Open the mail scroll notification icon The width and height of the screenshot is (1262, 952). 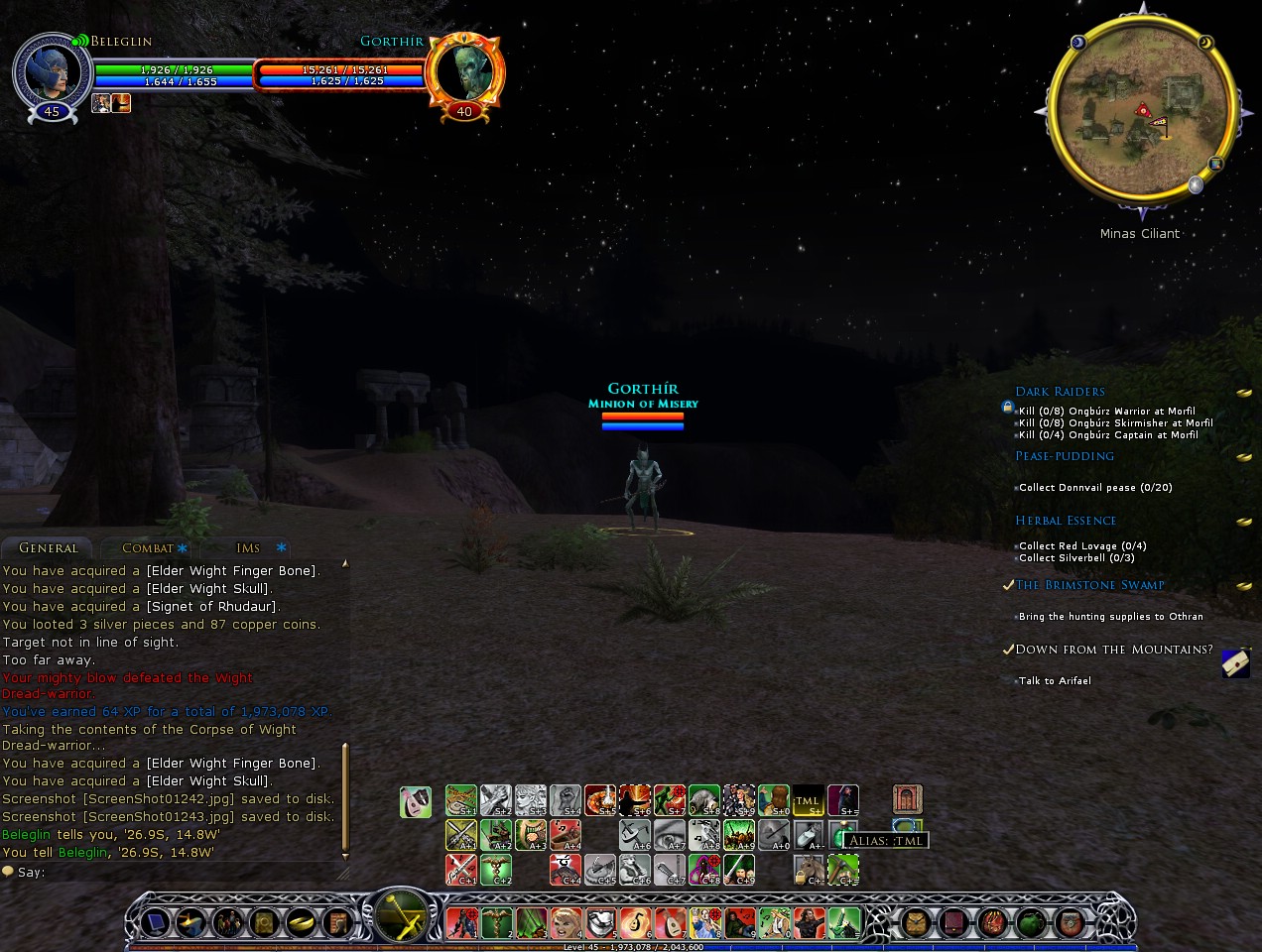1235,663
